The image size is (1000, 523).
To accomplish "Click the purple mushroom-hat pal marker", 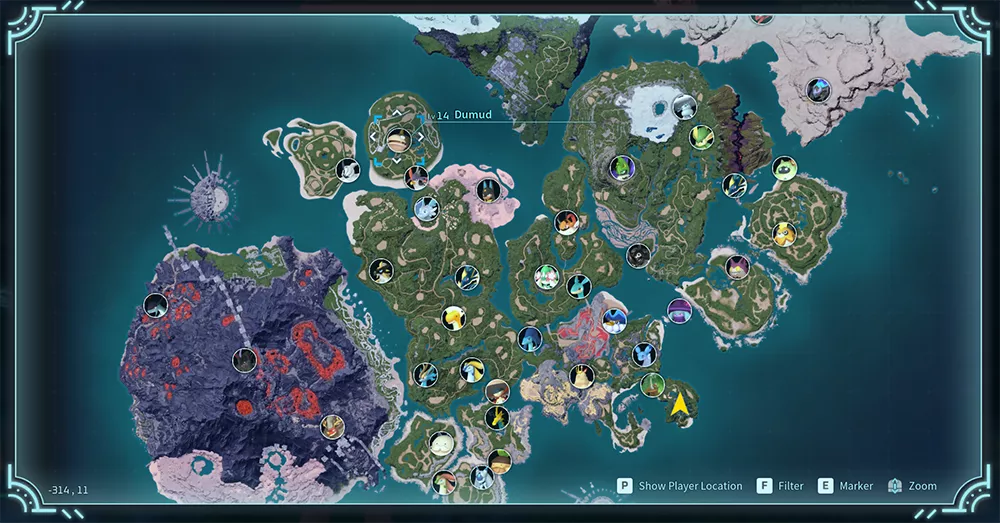I will tap(679, 310).
